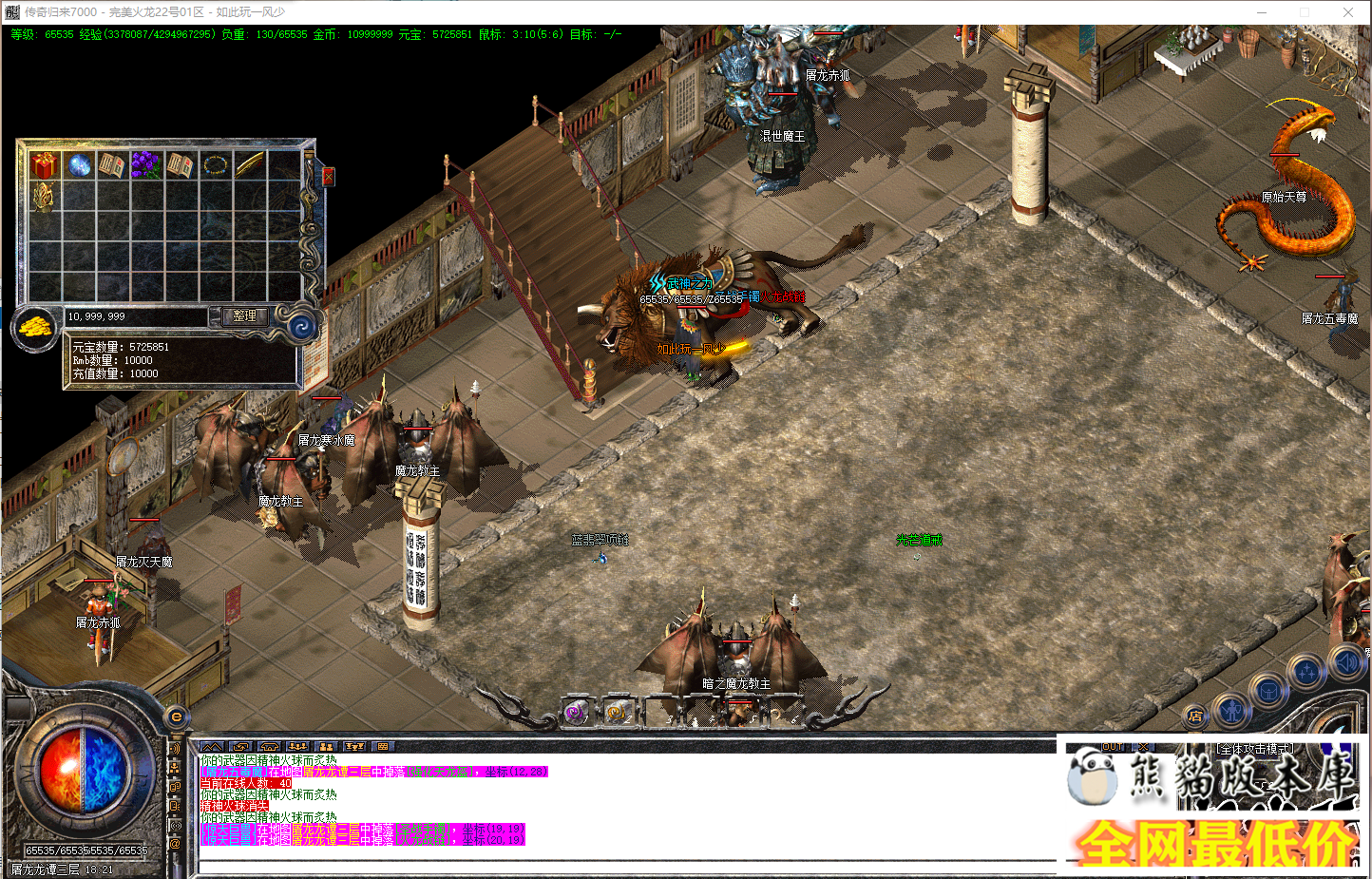Click the @ symbol icon beside the chat panel
1372x879 pixels.
(x=175, y=839)
